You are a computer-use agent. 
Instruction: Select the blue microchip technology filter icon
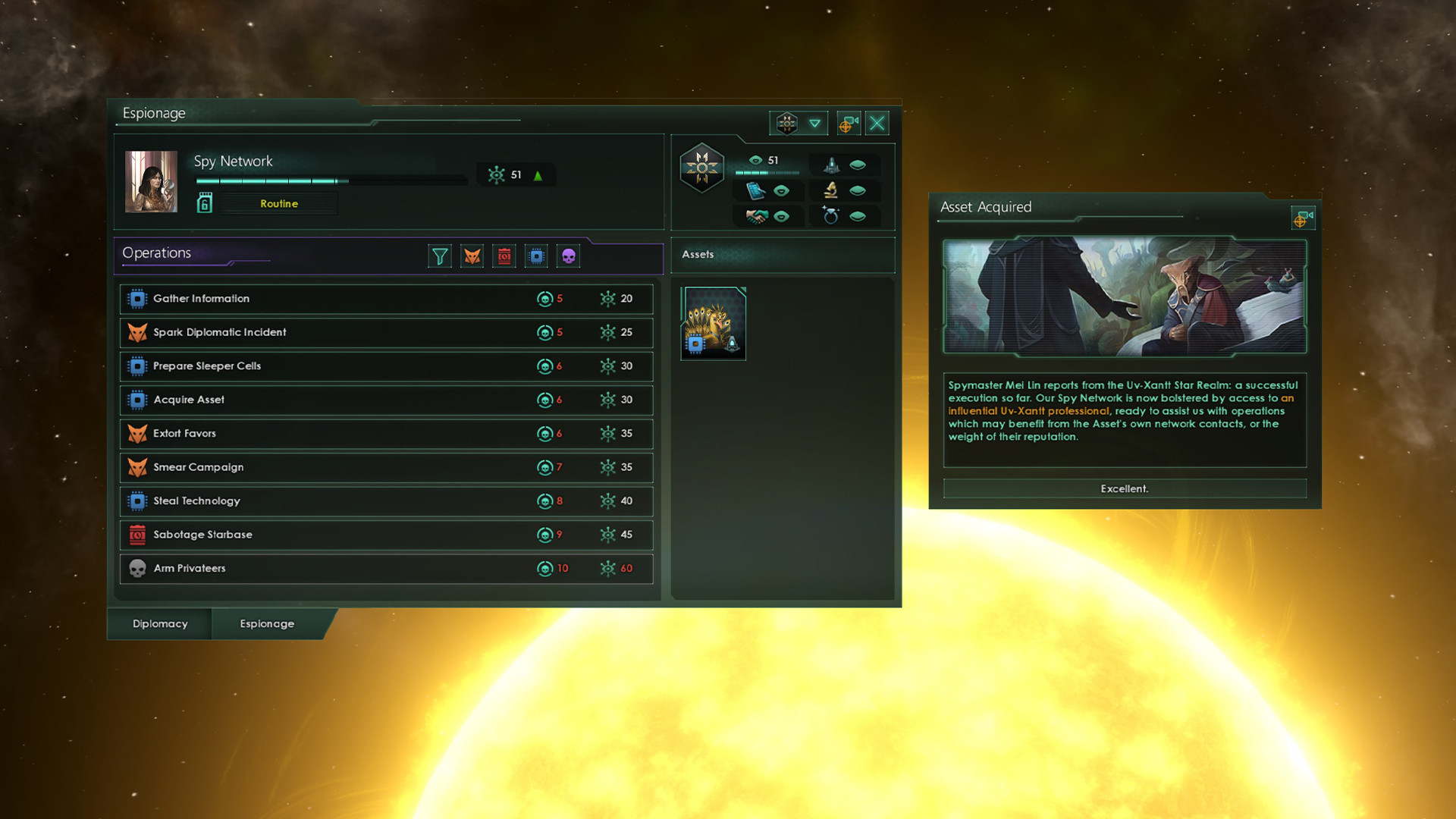coord(536,256)
